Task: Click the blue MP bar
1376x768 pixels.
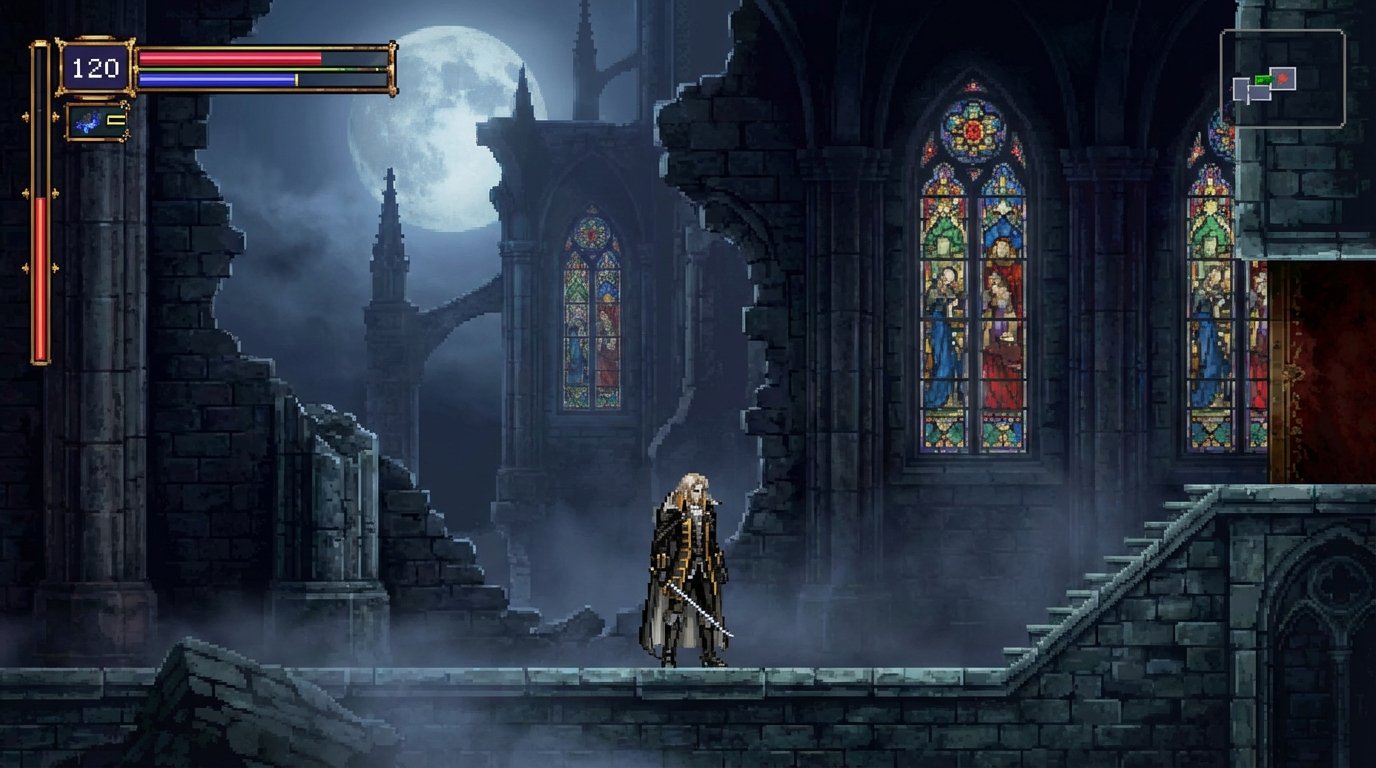Action: 216,78
